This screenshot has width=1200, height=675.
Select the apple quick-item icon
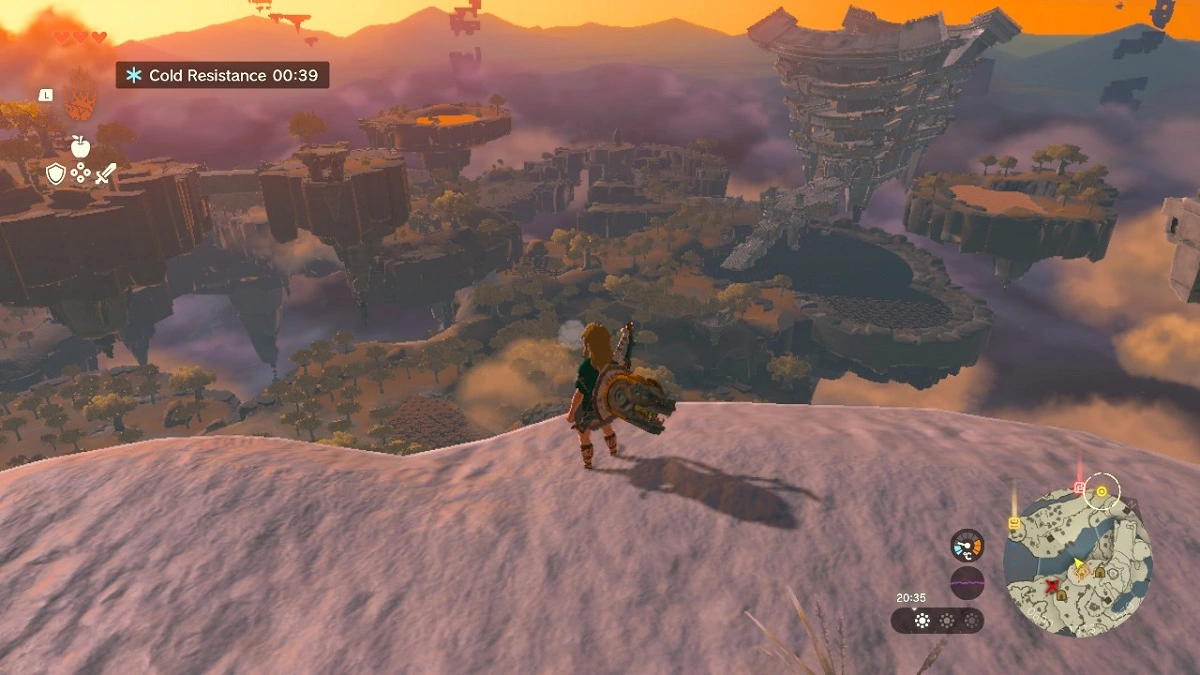(80, 146)
